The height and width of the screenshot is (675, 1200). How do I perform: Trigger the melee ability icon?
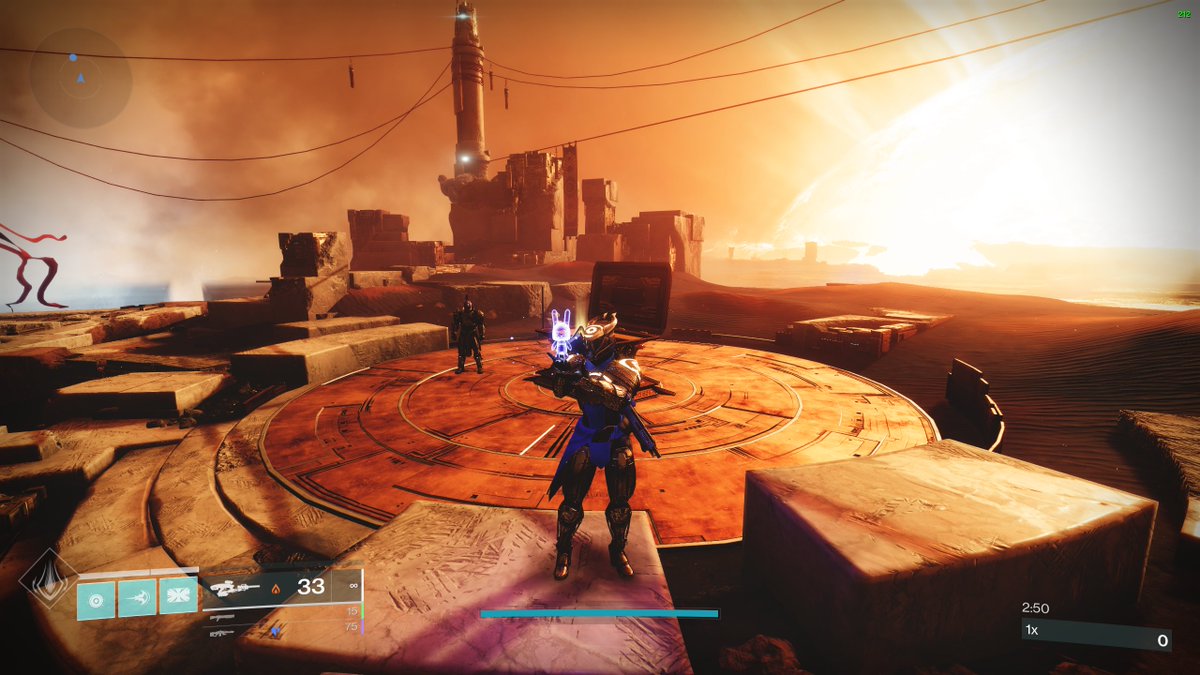pyautogui.click(x=137, y=599)
